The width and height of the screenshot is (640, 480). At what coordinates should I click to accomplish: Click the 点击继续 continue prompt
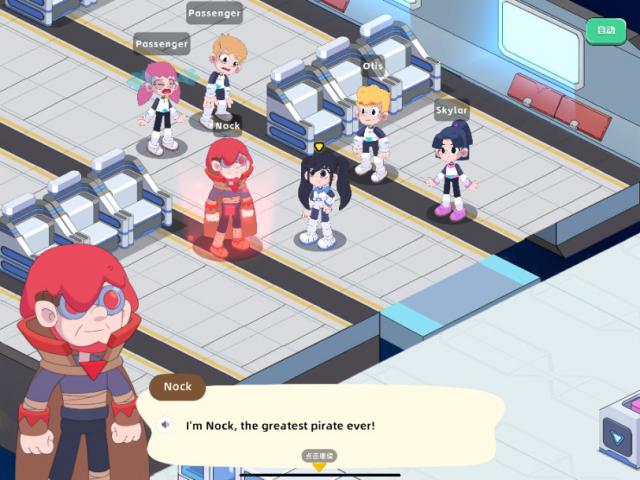319,457
